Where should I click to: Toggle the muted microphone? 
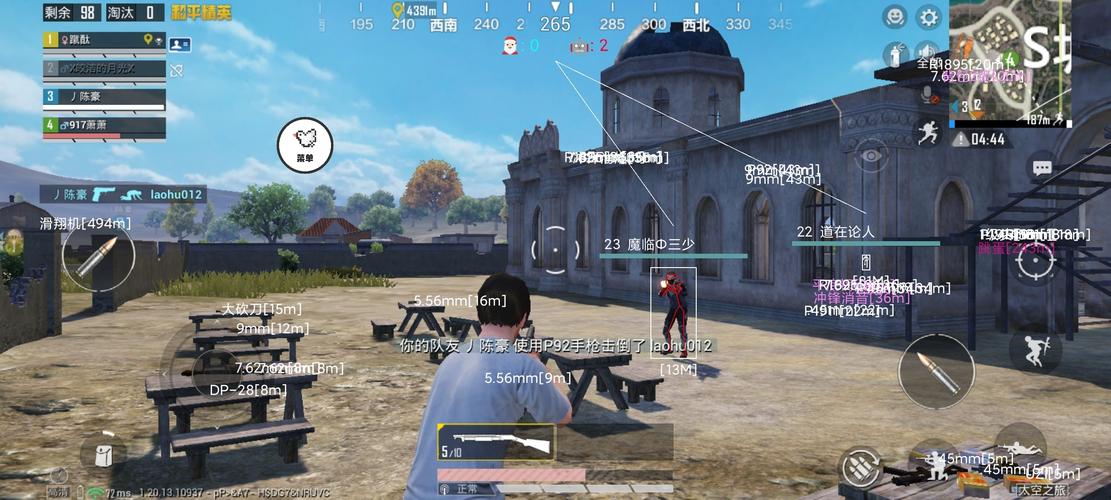tap(929, 94)
